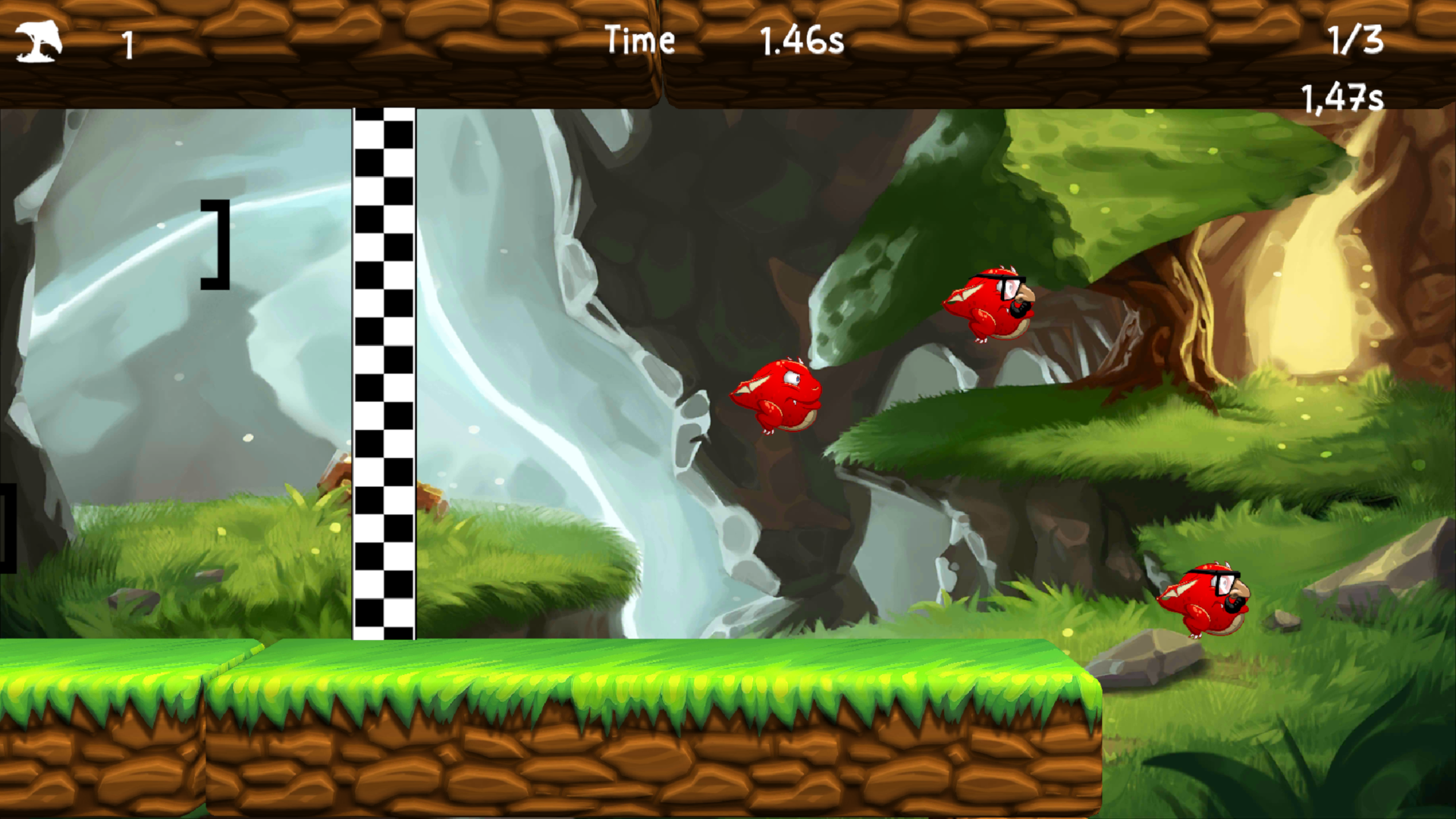The width and height of the screenshot is (1456, 819).
Task: Click the checkered stripe at its midpoint
Action: [x=383, y=372]
